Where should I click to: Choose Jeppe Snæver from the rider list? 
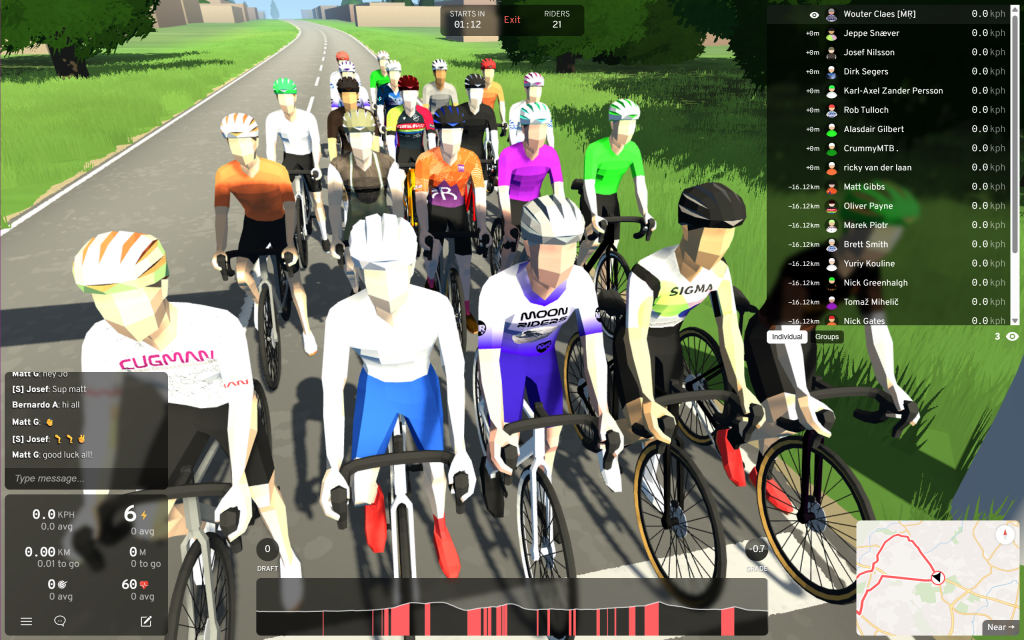click(871, 33)
